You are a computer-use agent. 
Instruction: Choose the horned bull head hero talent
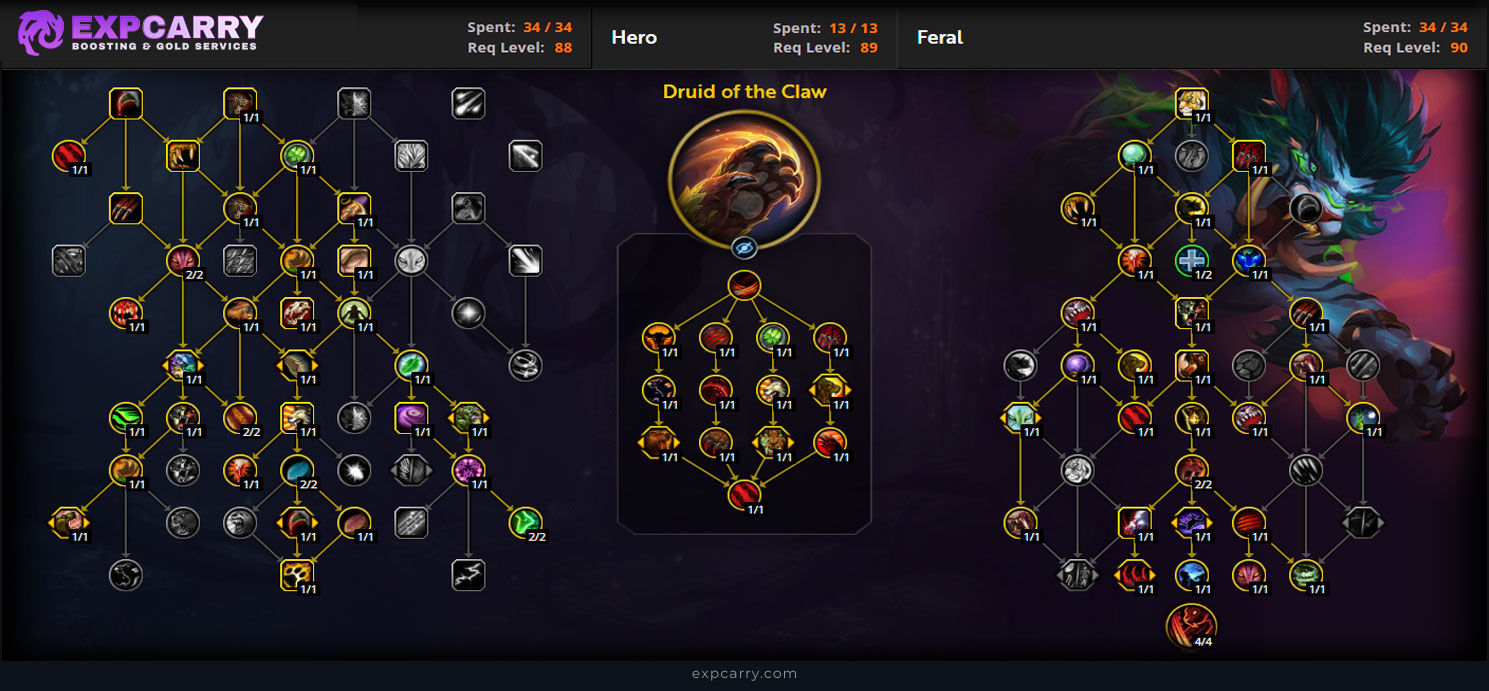(658, 337)
